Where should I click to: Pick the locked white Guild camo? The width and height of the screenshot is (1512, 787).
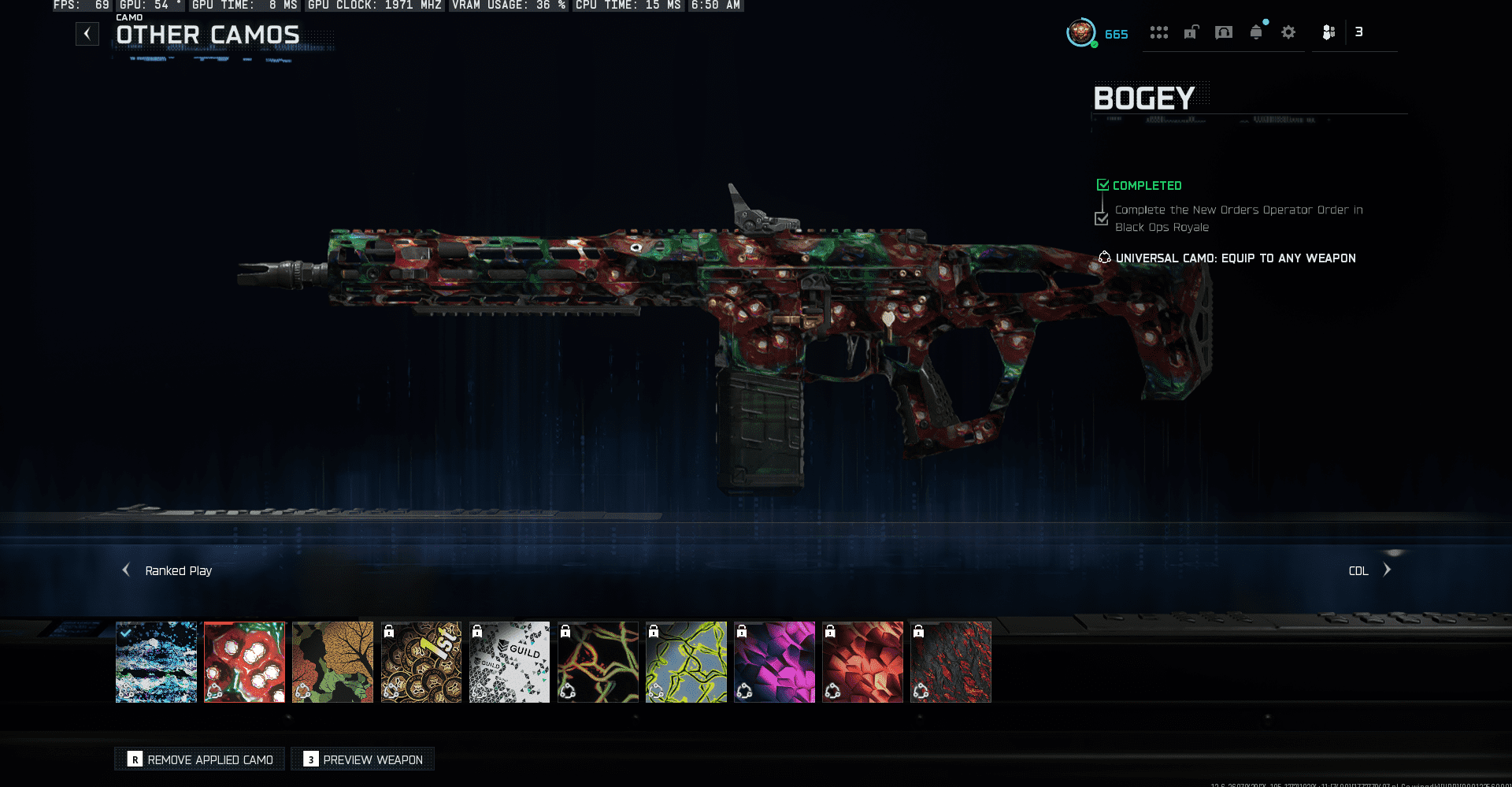pos(510,662)
